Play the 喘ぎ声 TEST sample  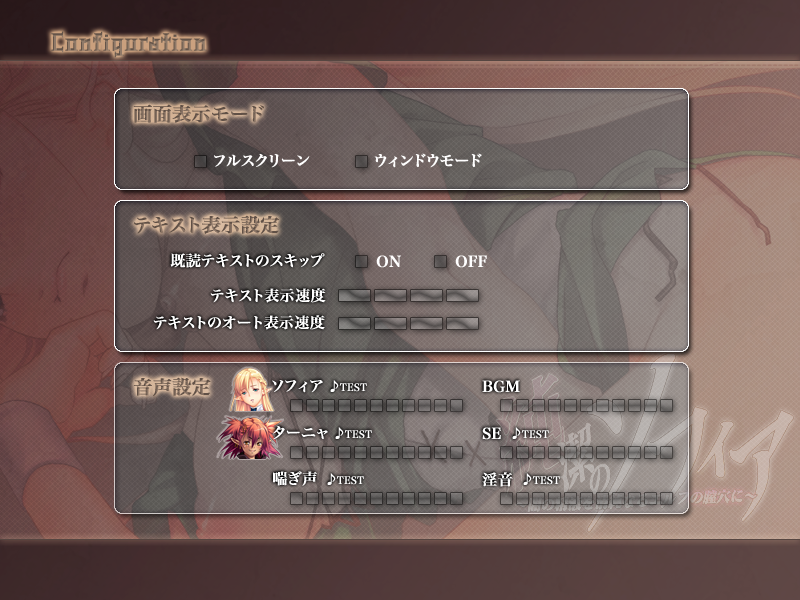pyautogui.click(x=345, y=479)
